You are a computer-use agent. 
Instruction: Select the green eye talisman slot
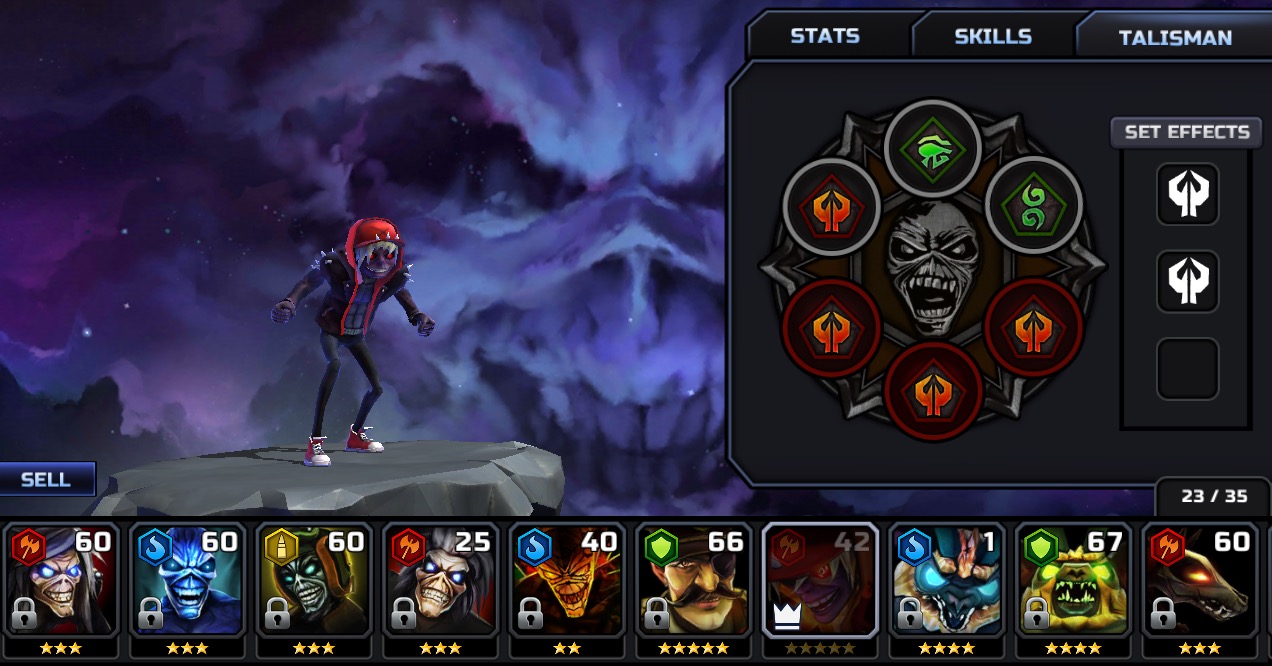click(934, 149)
